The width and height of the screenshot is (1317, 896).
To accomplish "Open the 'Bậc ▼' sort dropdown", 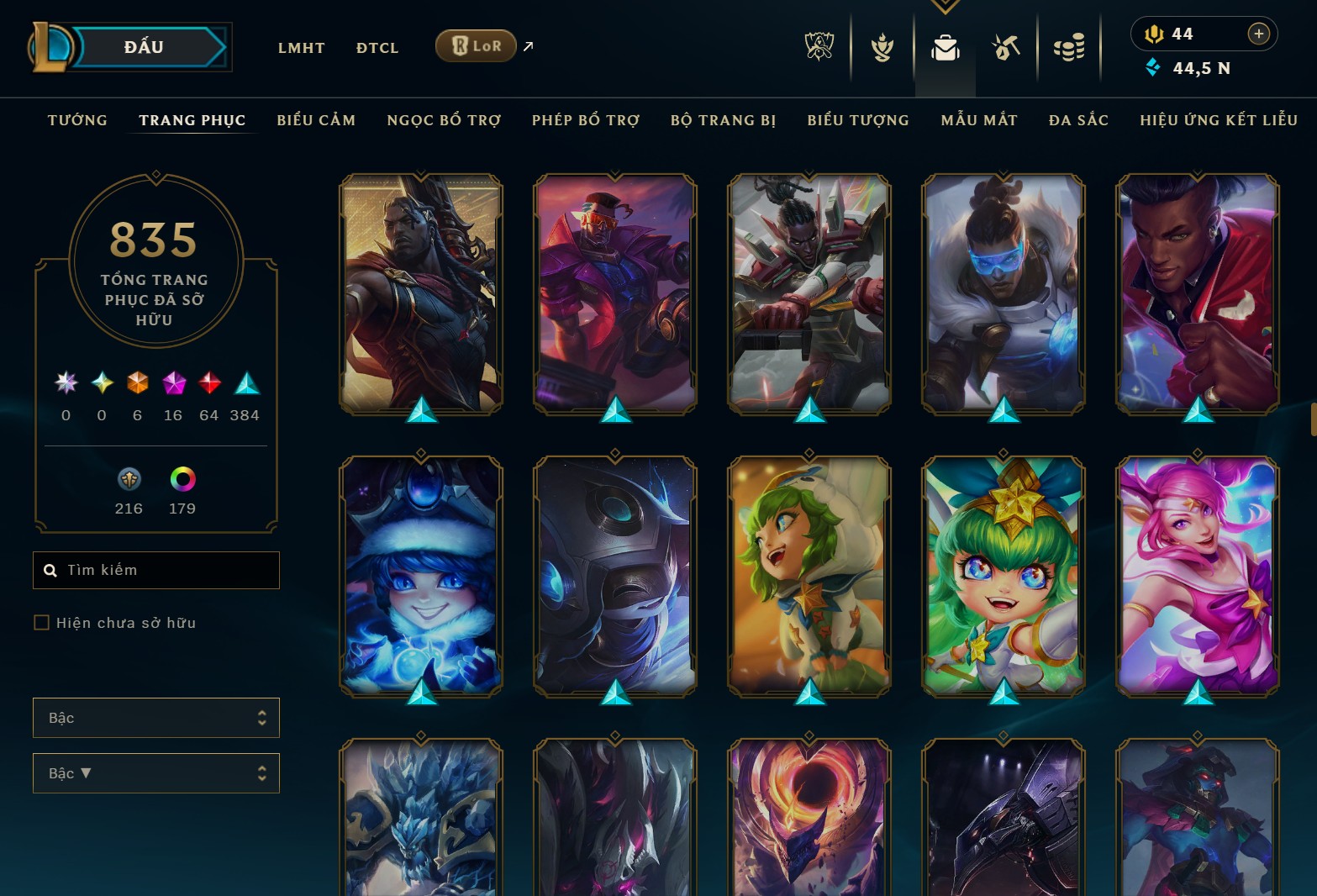I will pos(155,772).
